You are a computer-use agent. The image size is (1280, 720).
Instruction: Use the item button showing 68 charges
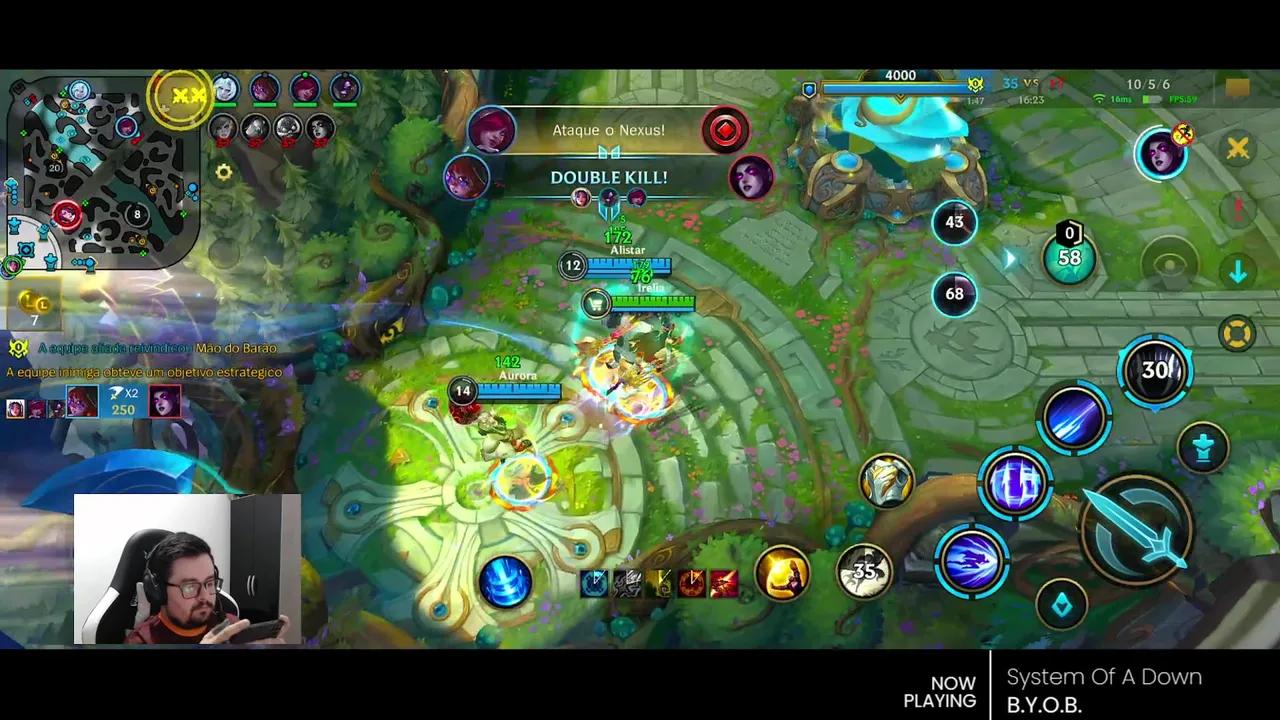click(955, 293)
